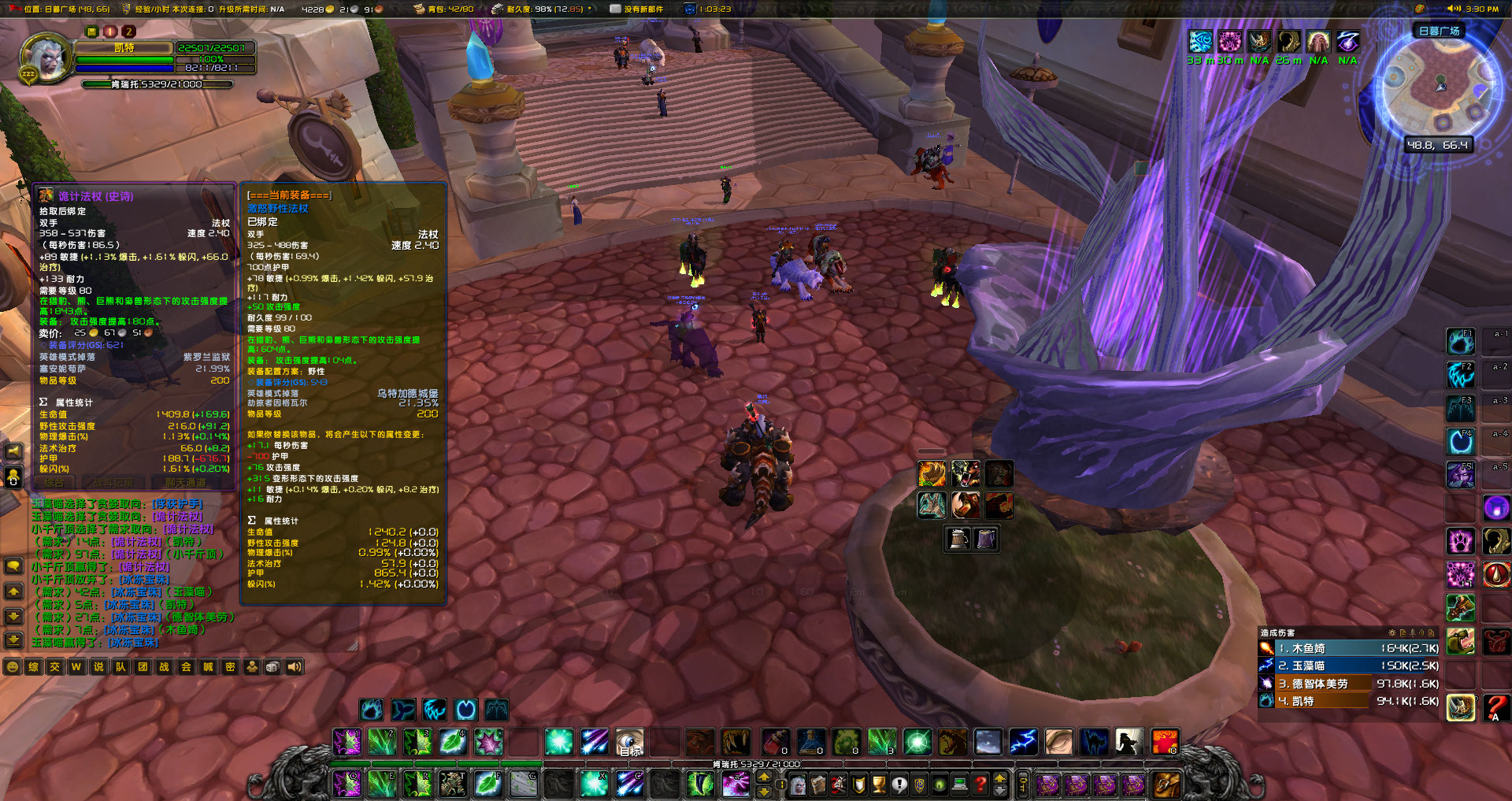Toggle the lock icon on the chat frame edge
Image resolution: width=1512 pixels, height=801 pixels.
(x=13, y=478)
